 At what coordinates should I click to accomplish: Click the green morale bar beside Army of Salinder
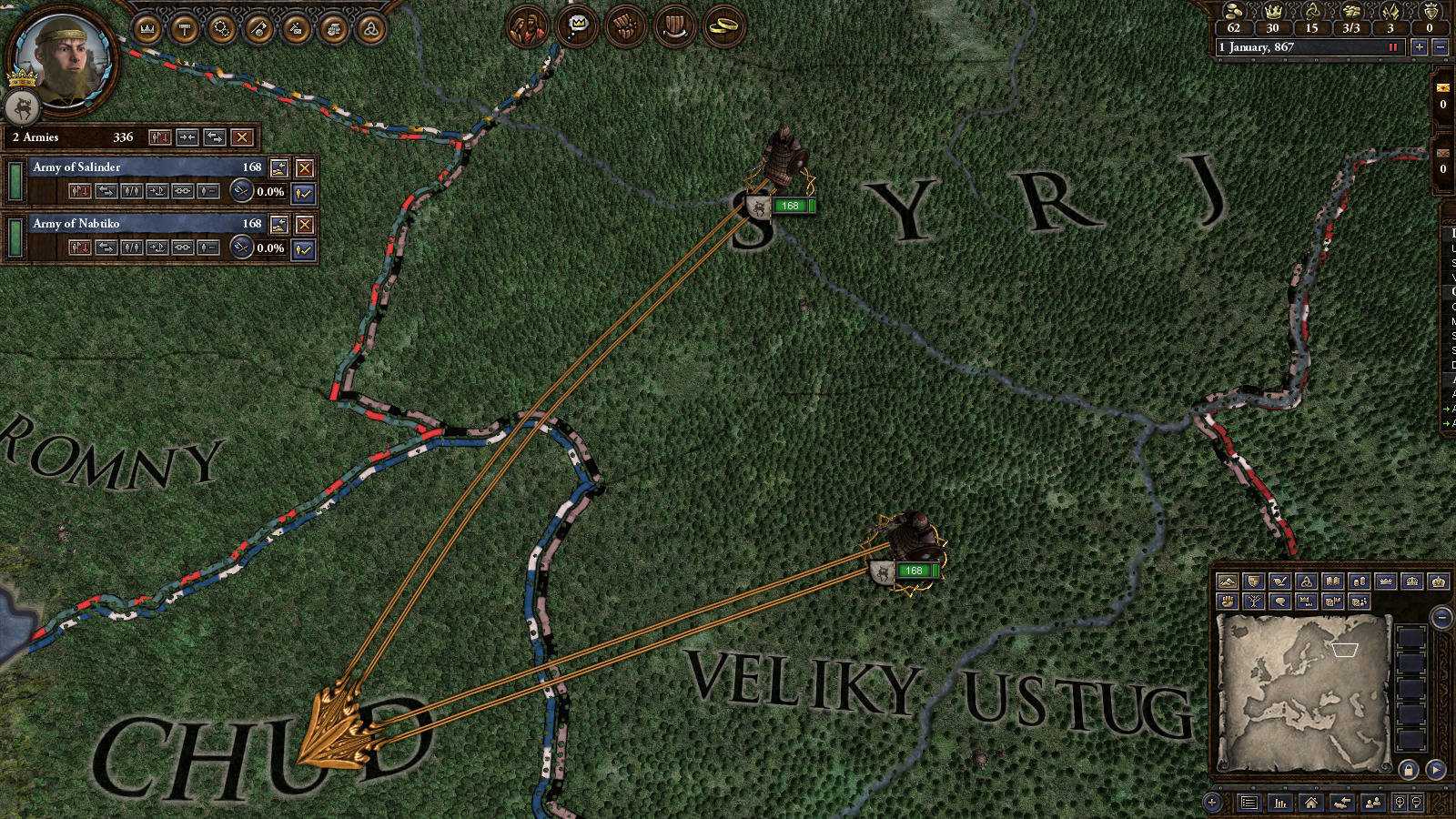pyautogui.click(x=15, y=180)
